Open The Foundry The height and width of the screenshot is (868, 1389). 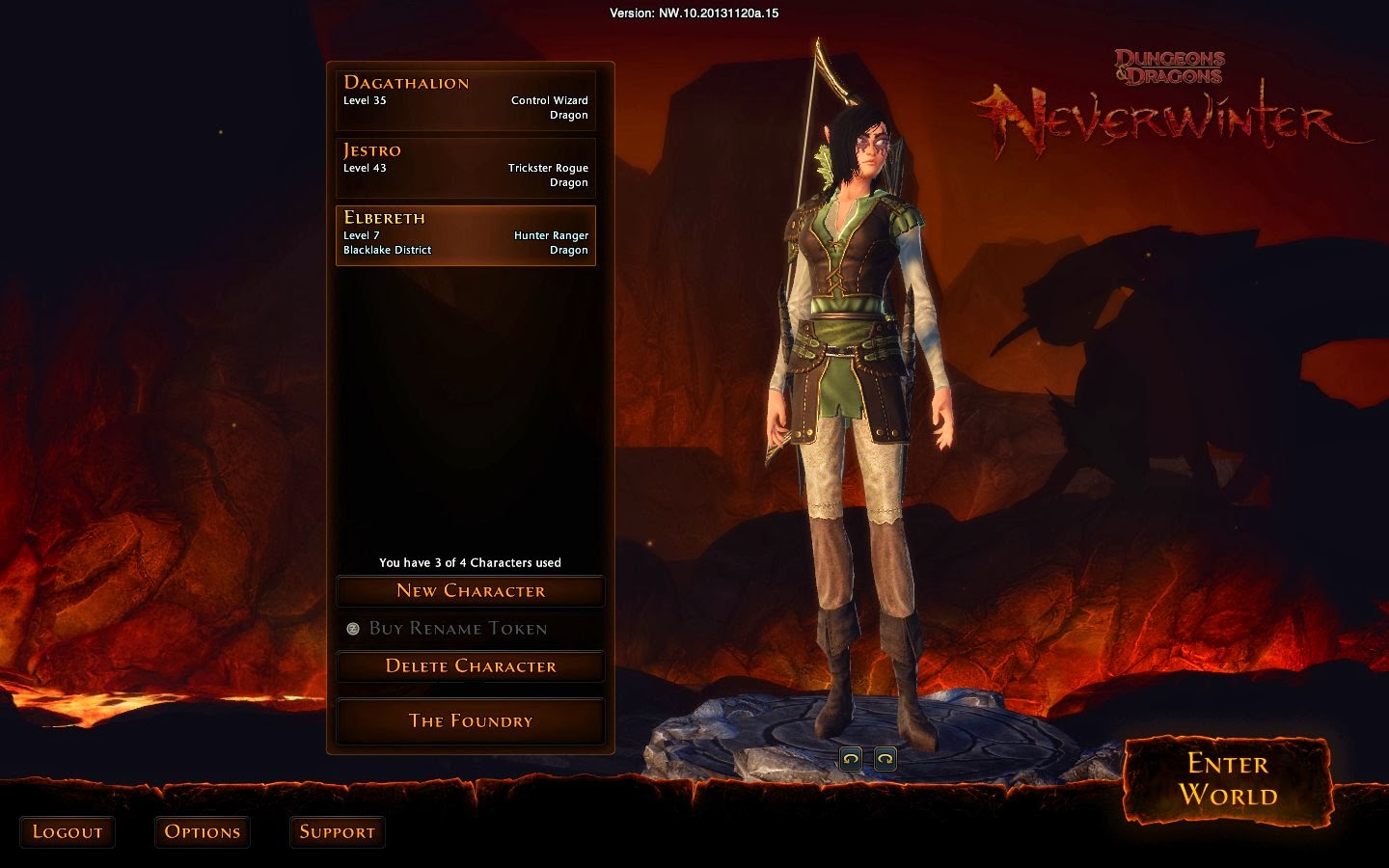[471, 721]
